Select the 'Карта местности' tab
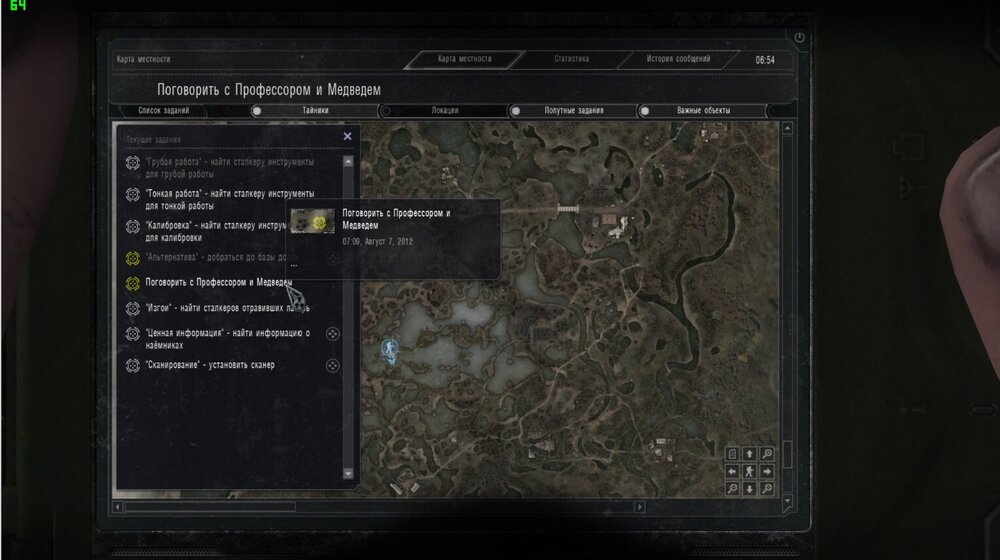Image resolution: width=1000 pixels, height=560 pixels. coord(464,59)
